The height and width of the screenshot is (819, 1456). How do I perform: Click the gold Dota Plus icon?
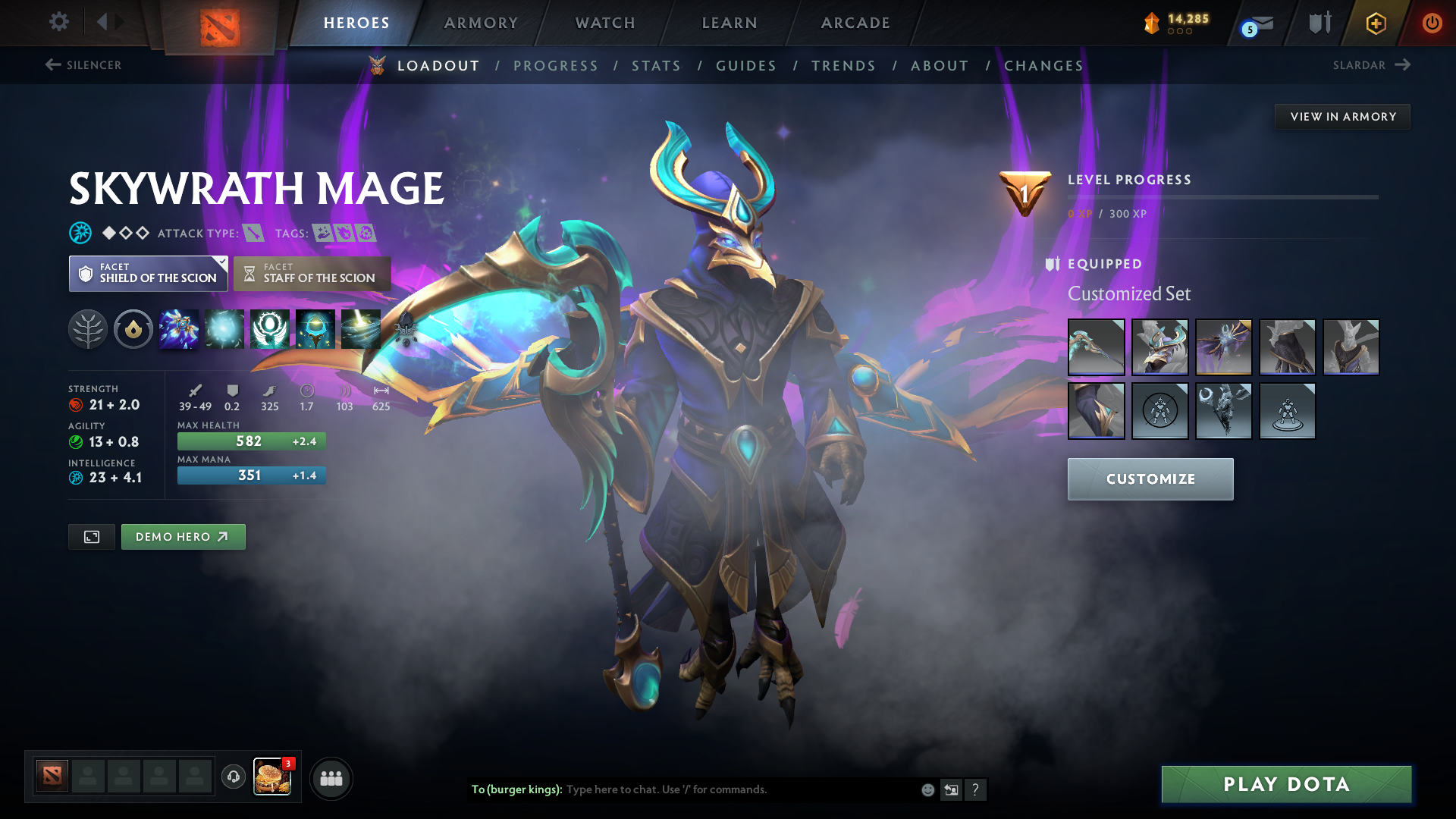pos(1375,23)
